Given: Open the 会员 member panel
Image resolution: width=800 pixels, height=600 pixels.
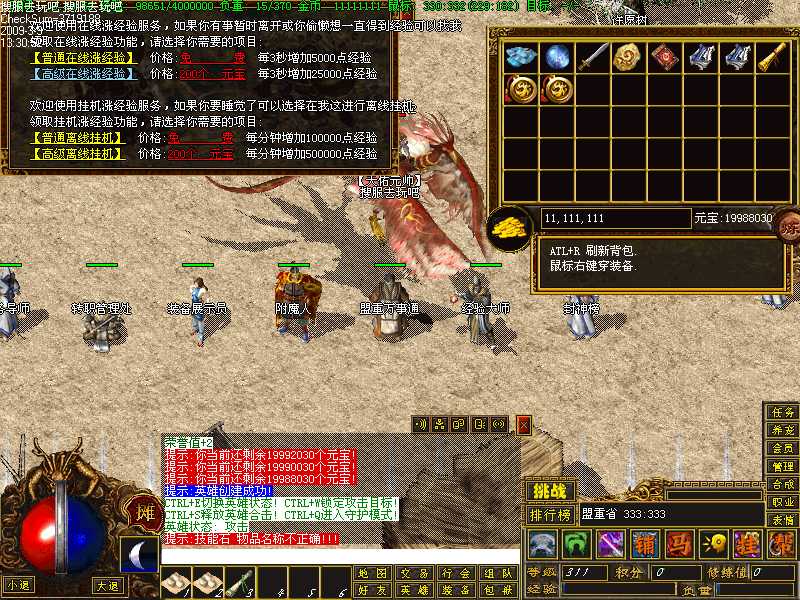Looking at the screenshot, I should (x=782, y=448).
